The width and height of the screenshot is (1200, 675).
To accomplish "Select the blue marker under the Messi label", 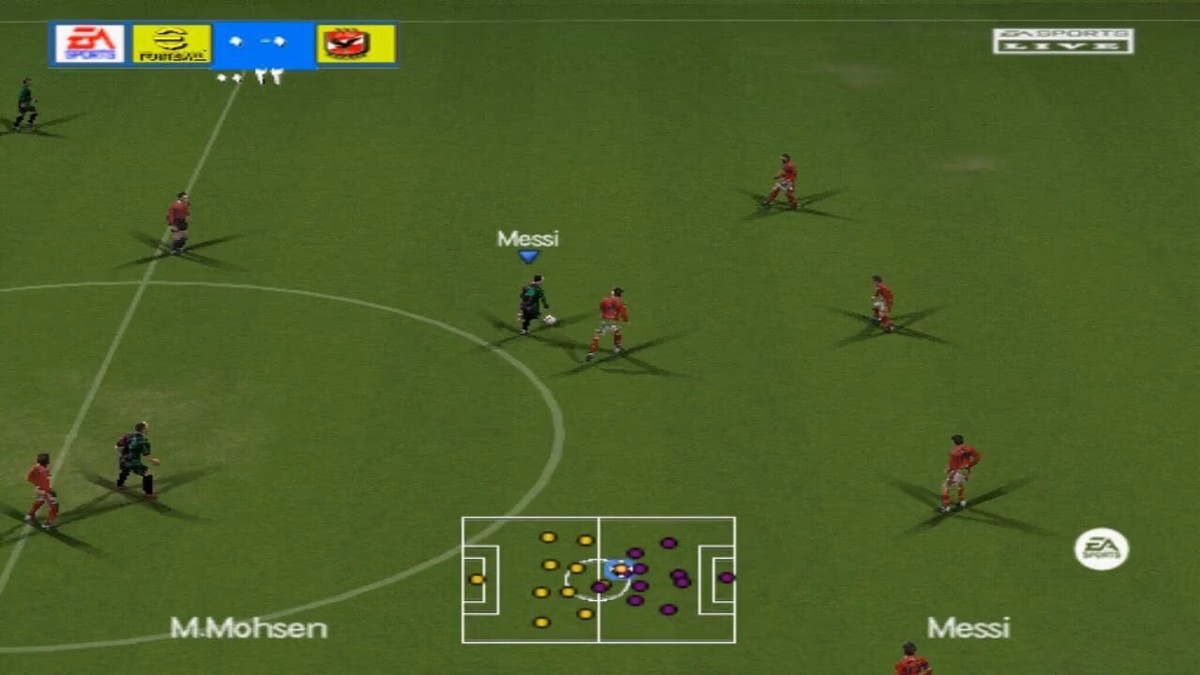I will tap(528, 257).
